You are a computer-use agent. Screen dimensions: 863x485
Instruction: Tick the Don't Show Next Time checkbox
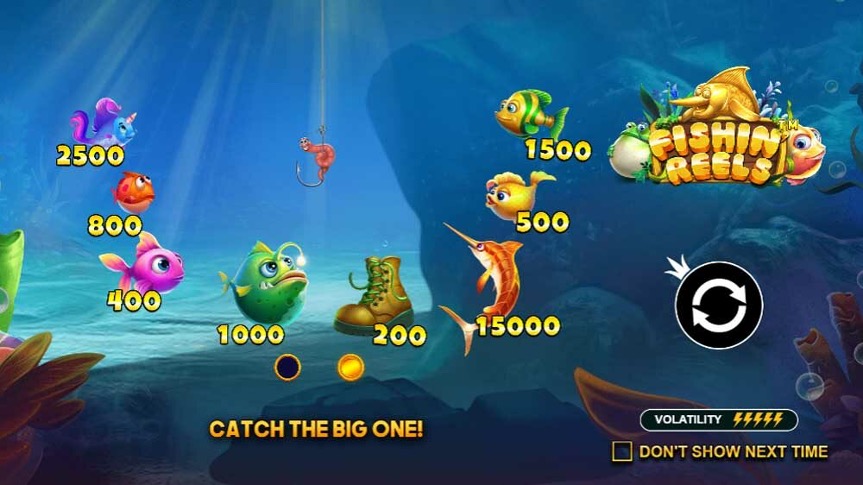pyautogui.click(x=622, y=451)
